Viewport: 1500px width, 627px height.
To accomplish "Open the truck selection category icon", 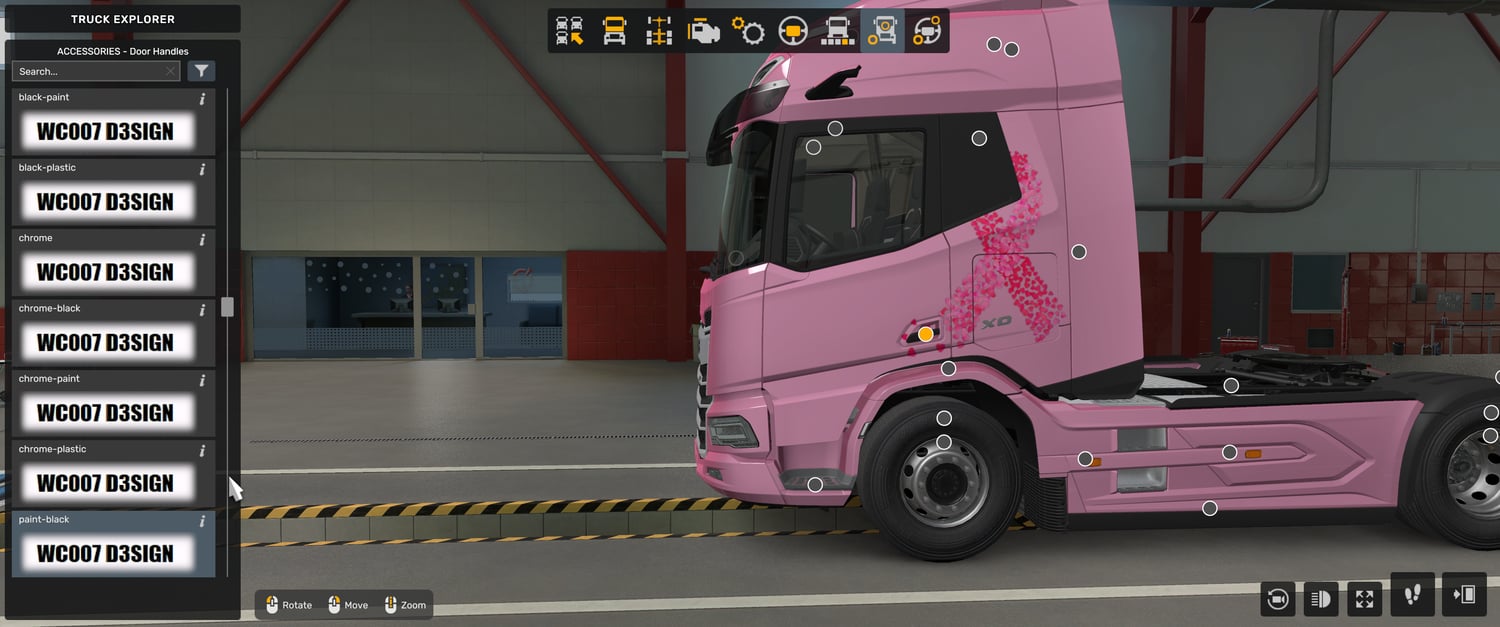I will 570,31.
